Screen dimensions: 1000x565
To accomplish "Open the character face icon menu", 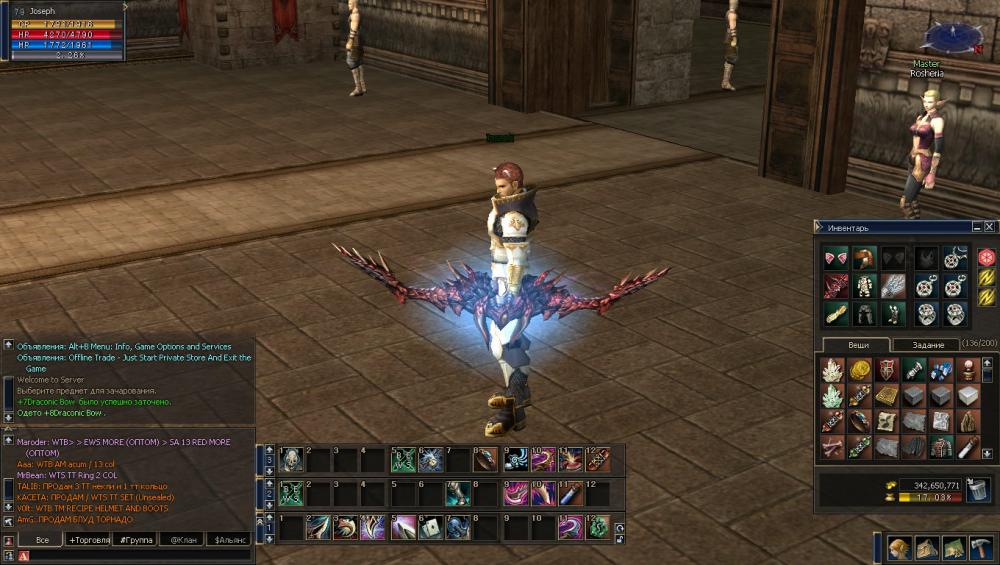I will (899, 548).
